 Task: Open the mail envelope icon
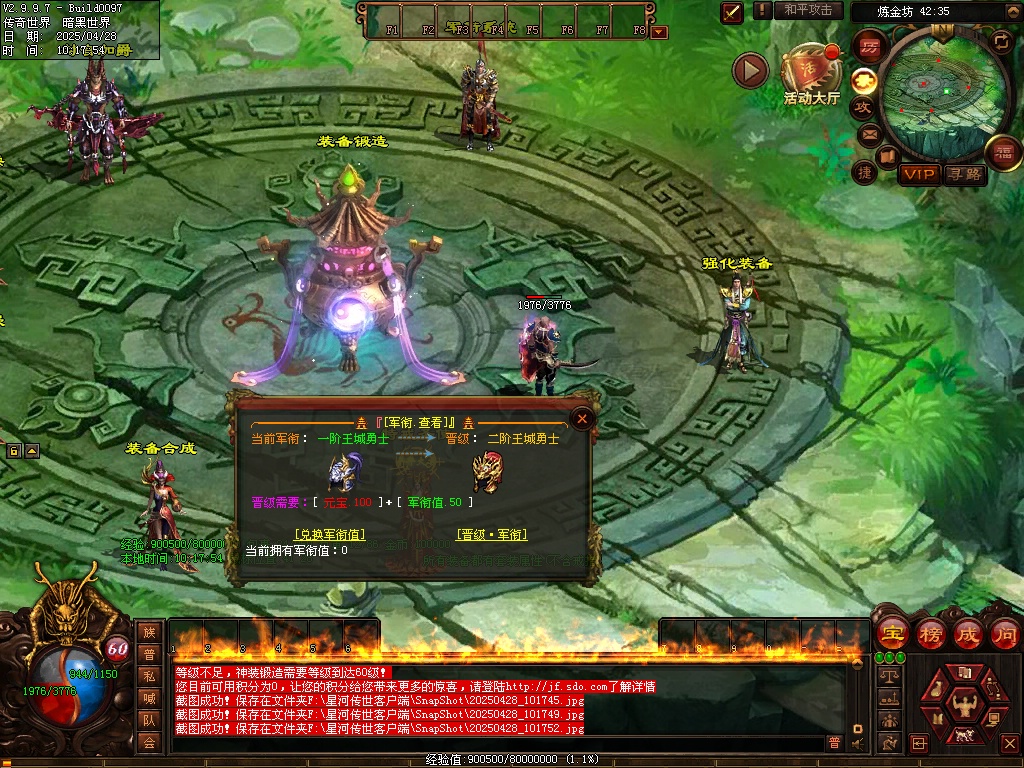[x=867, y=134]
